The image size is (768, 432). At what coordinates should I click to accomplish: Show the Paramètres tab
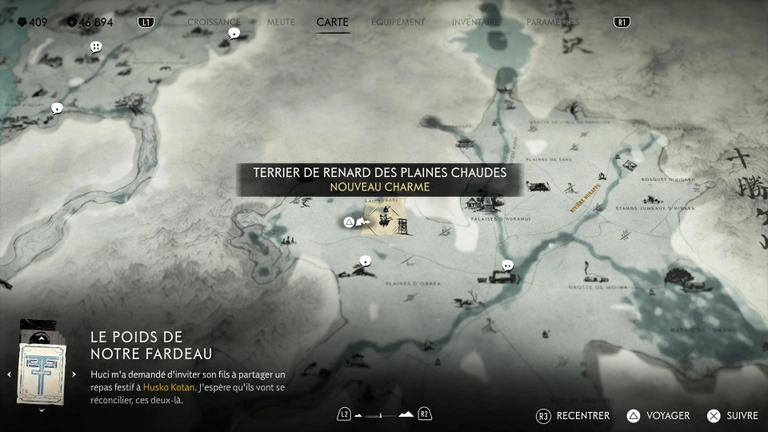552,21
